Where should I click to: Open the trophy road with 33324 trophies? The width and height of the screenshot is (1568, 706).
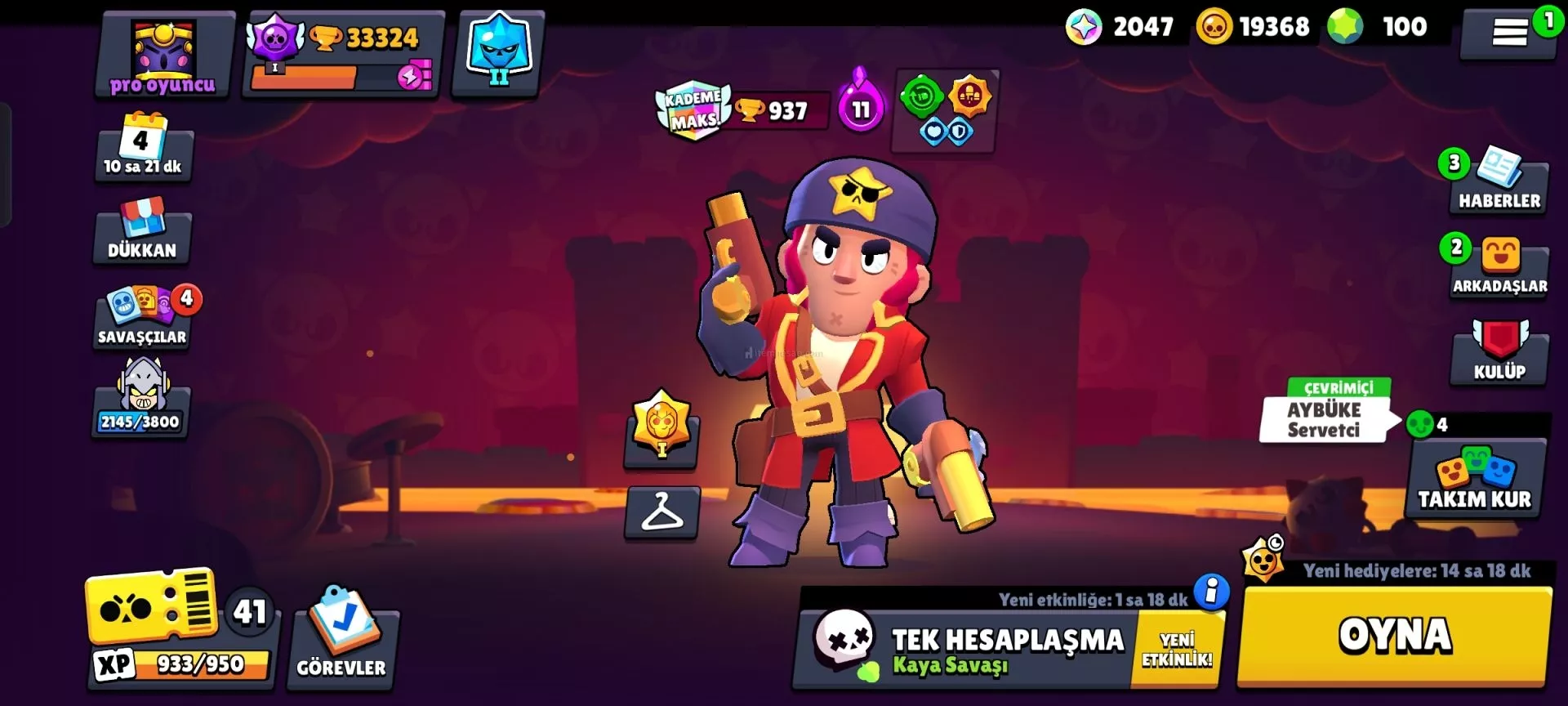(x=344, y=55)
